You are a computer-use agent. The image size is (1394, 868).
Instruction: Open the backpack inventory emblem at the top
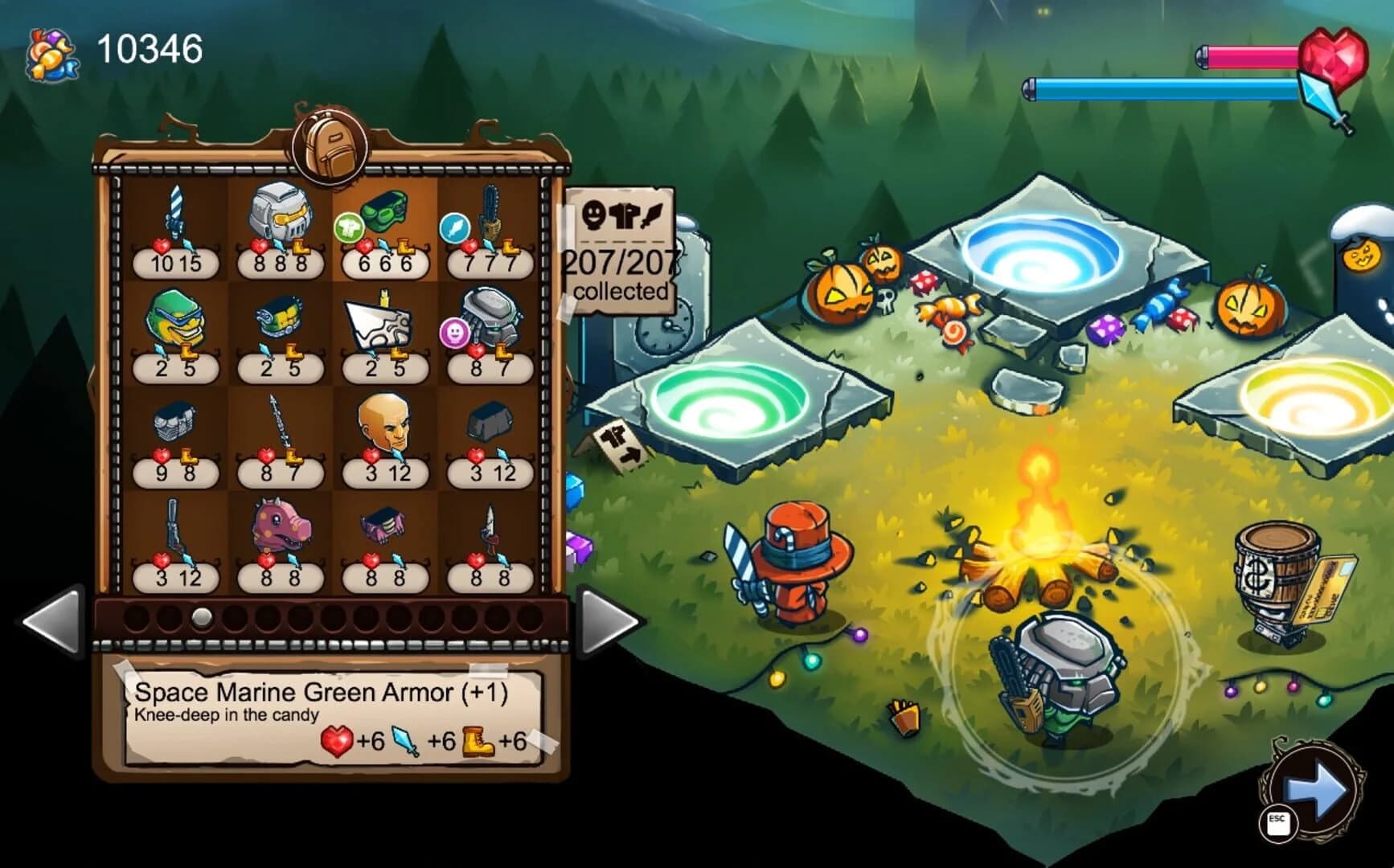325,145
